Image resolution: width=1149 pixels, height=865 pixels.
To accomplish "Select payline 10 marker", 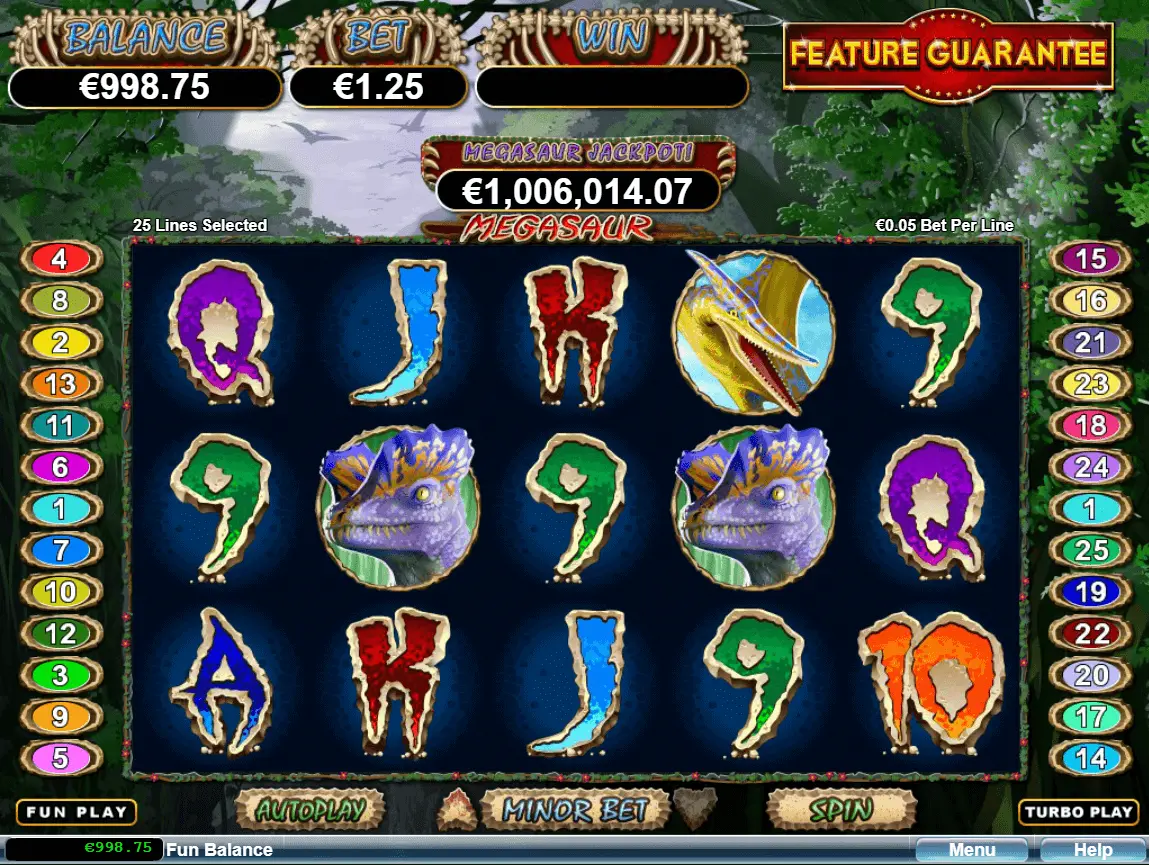I will [60, 592].
